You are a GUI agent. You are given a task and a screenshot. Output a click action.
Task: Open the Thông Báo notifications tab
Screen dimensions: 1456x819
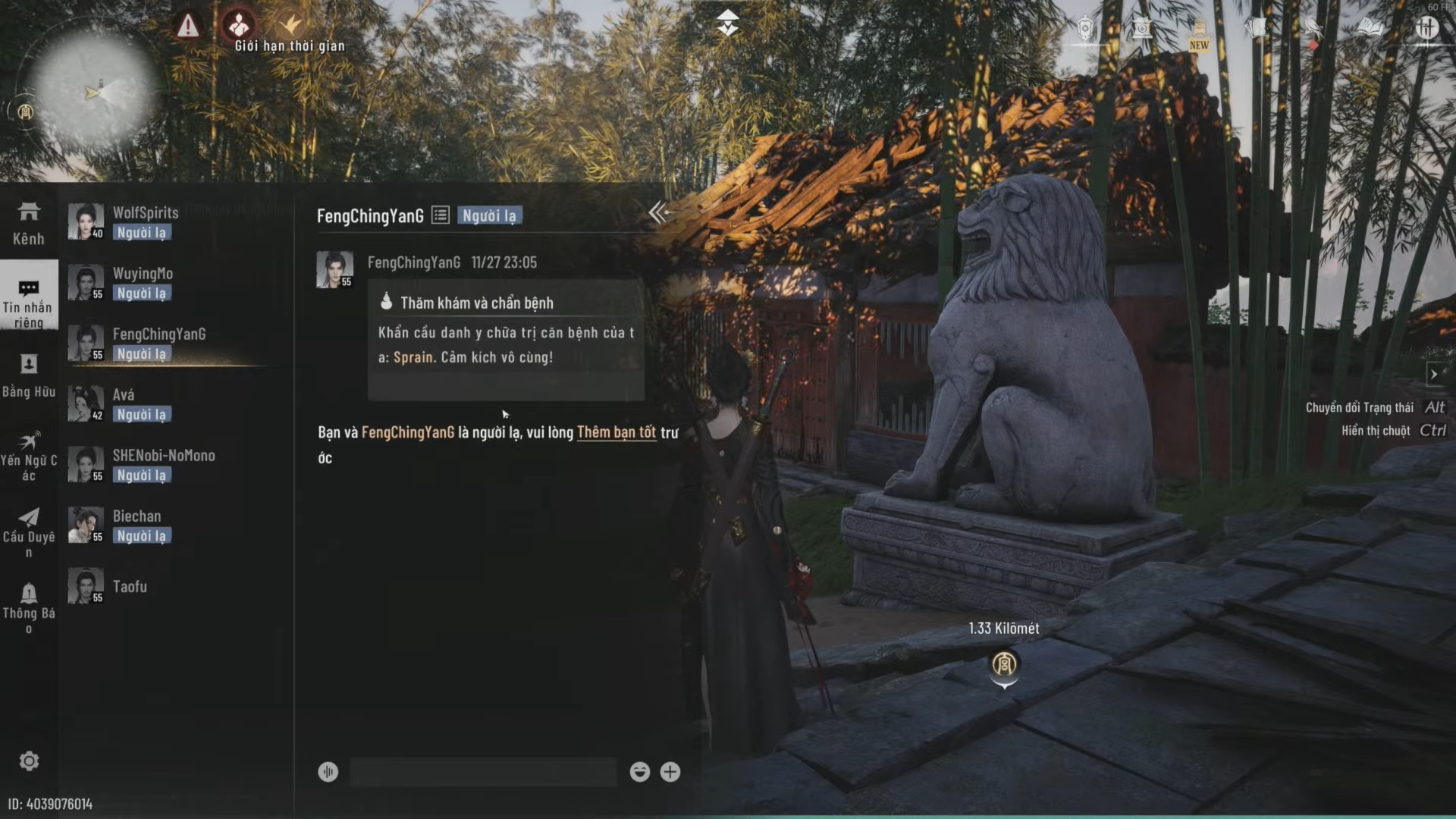click(x=29, y=607)
